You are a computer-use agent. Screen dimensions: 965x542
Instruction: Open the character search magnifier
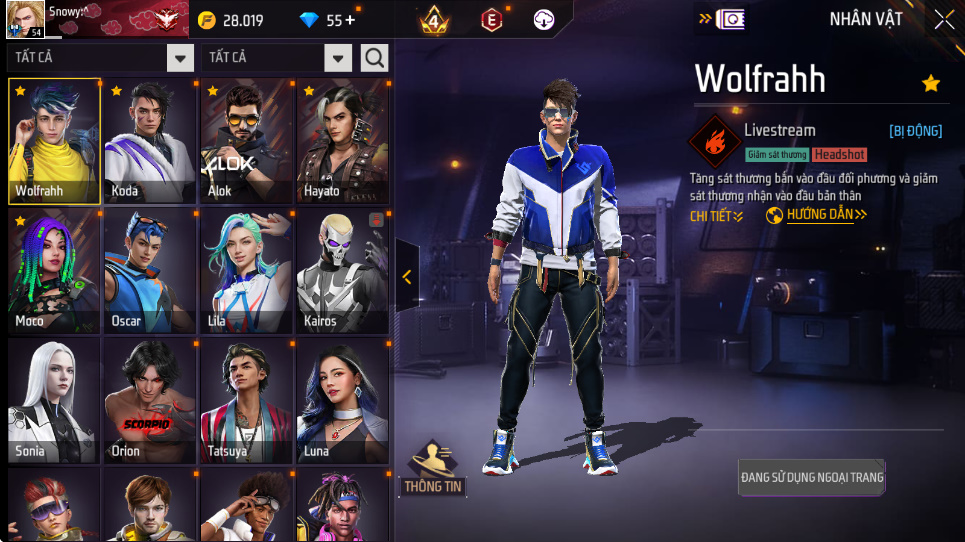374,58
